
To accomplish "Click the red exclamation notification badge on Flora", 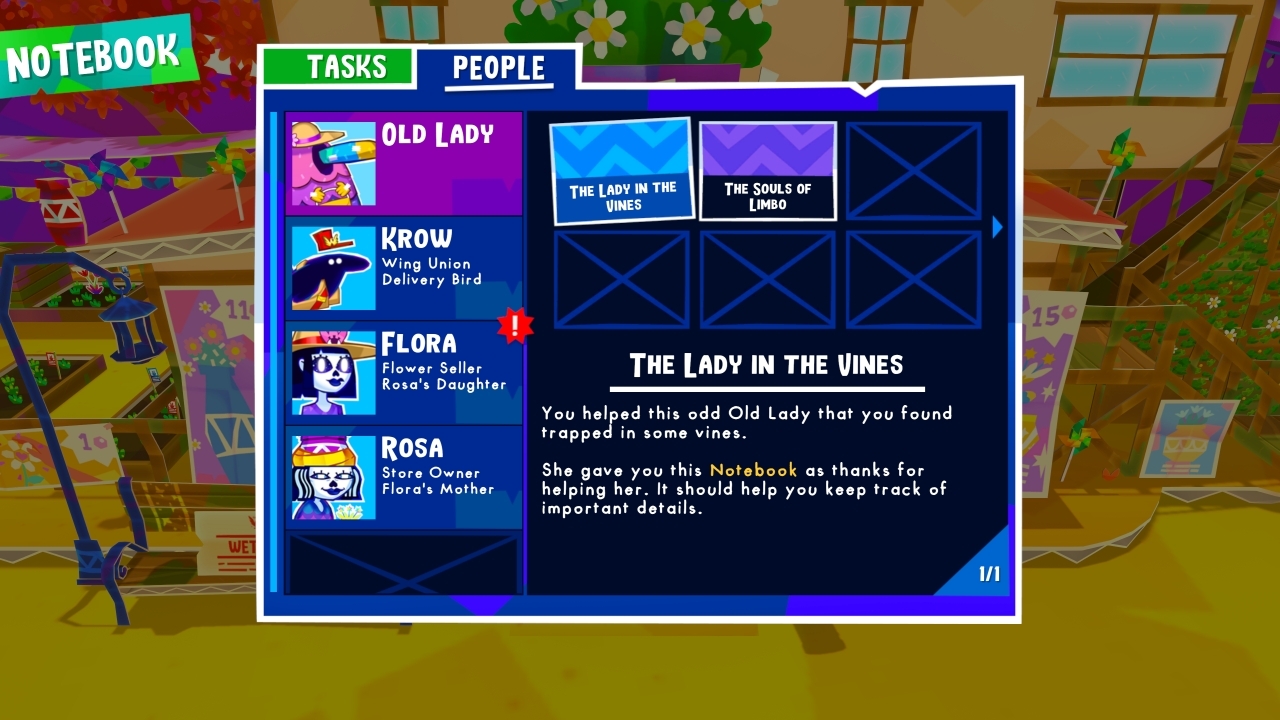I will (x=518, y=325).
